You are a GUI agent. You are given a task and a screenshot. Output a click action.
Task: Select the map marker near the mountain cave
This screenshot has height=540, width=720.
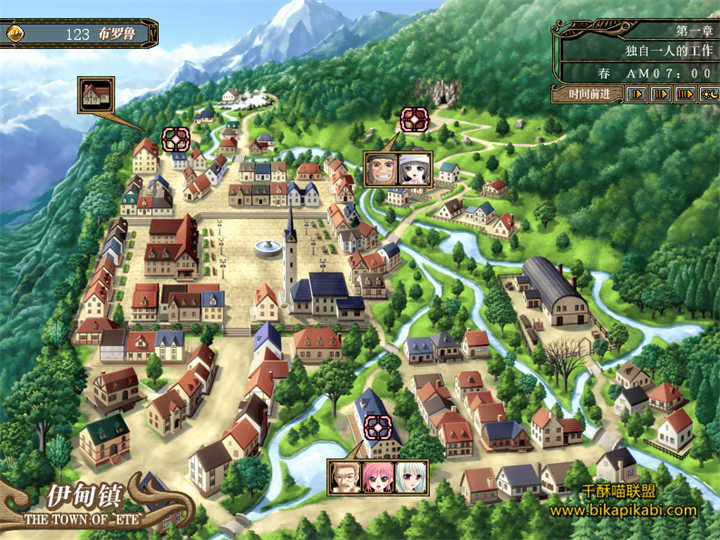(413, 120)
